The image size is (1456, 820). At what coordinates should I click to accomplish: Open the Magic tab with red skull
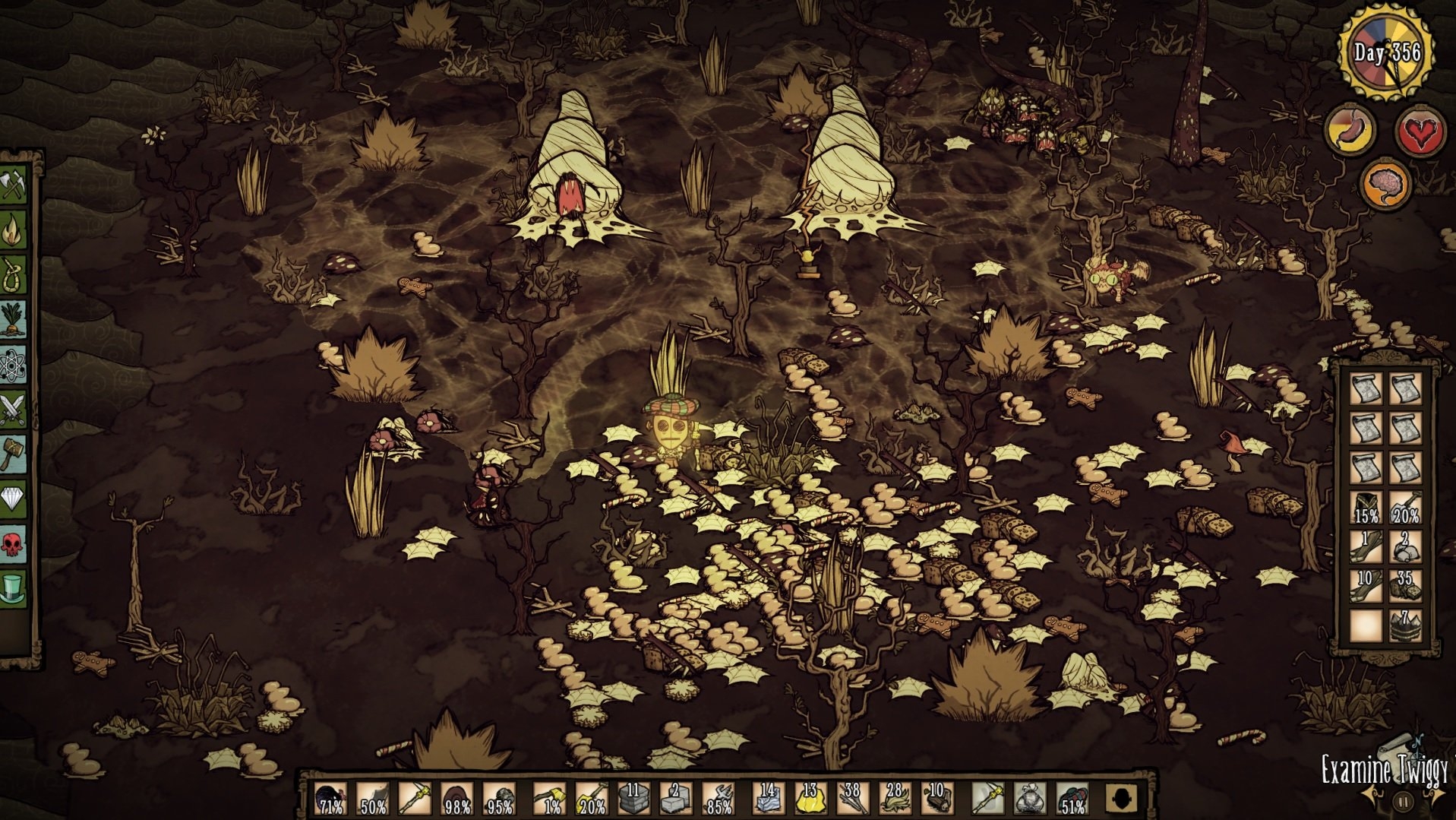click(x=13, y=543)
